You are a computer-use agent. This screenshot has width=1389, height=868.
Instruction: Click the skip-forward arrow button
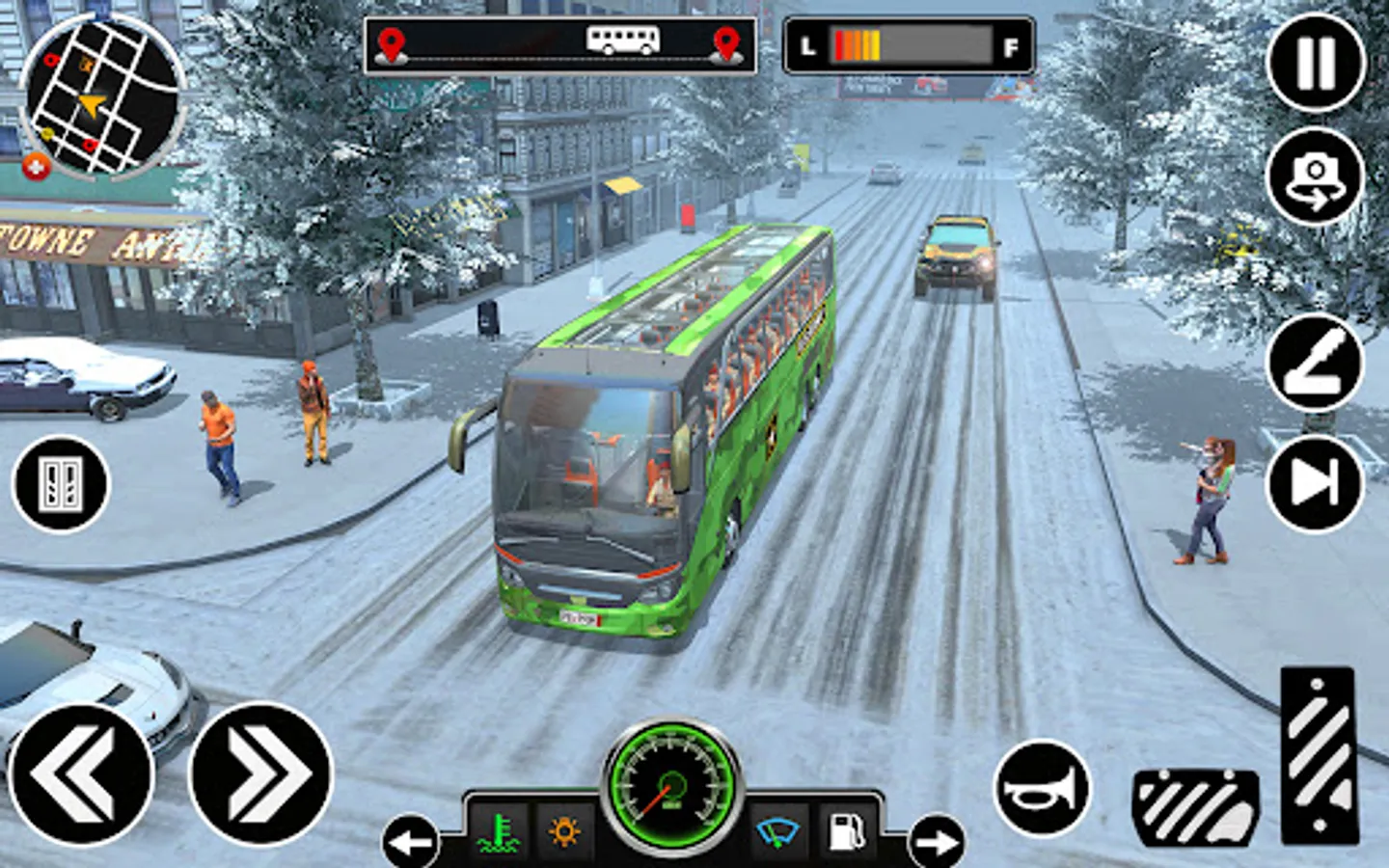(1316, 482)
